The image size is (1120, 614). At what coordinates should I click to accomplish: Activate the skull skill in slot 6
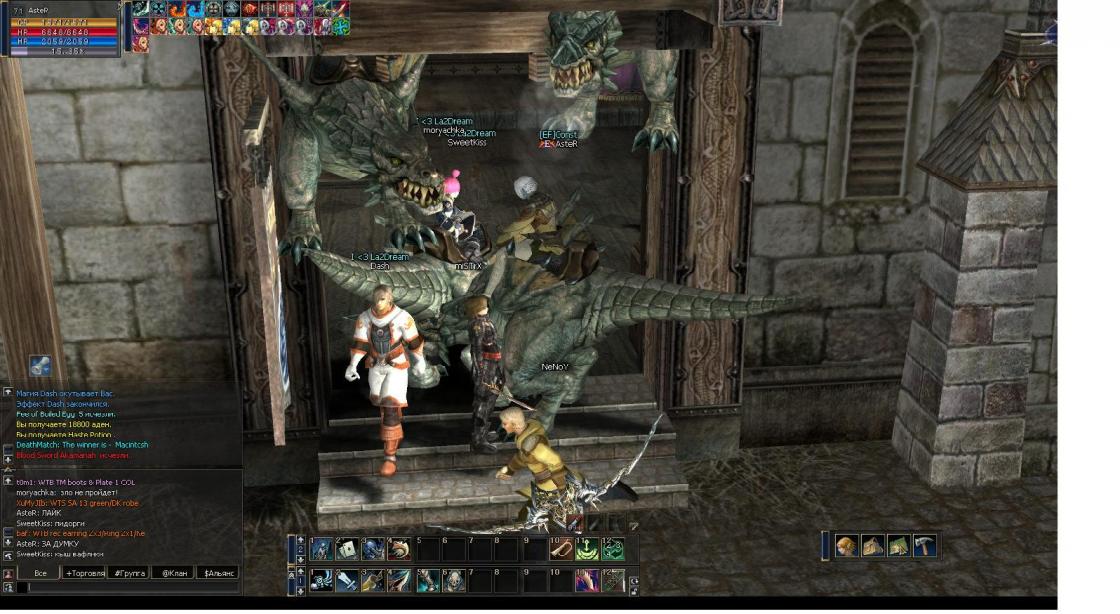[453, 581]
